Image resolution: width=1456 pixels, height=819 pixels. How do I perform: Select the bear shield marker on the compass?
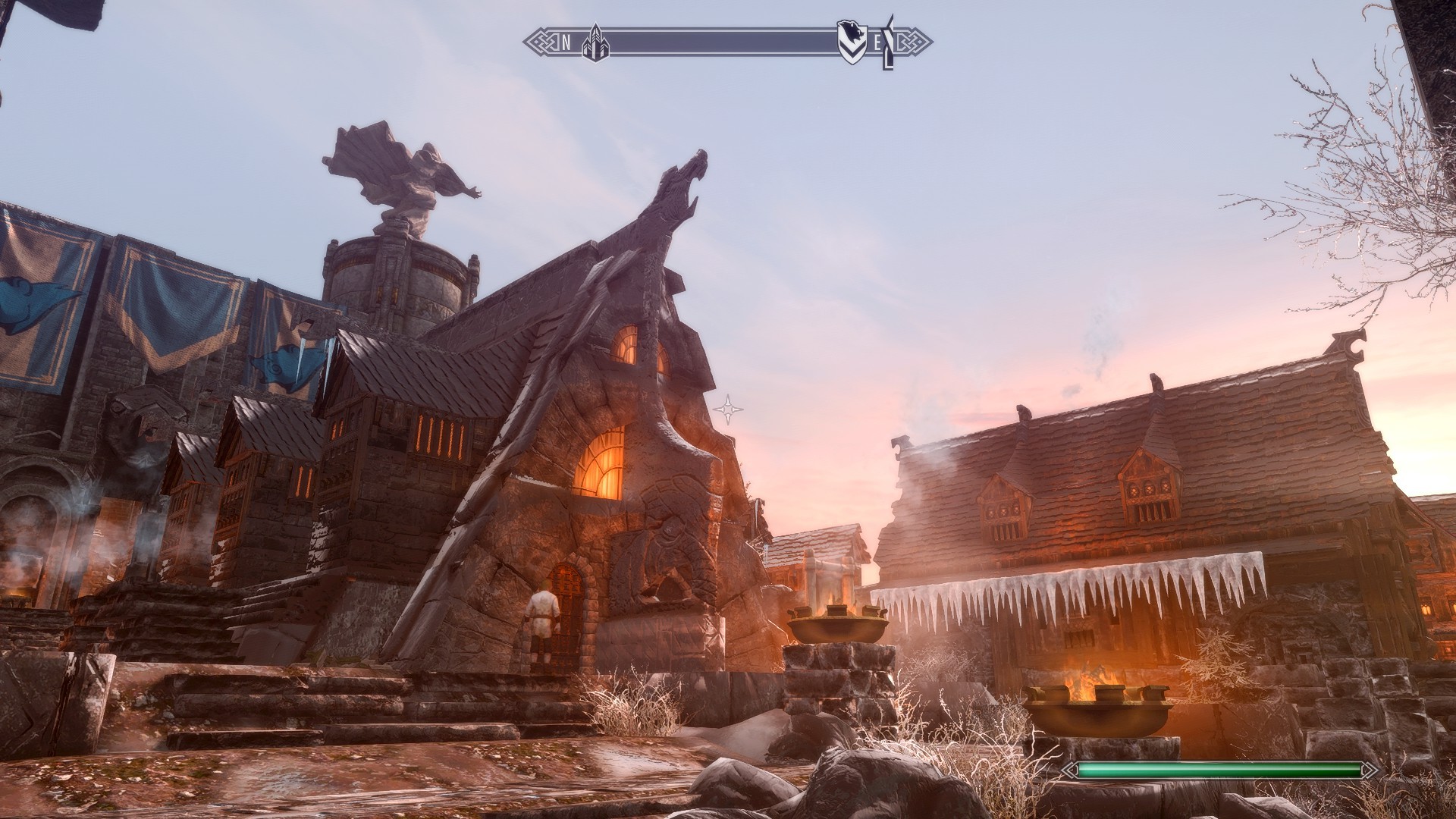851,41
